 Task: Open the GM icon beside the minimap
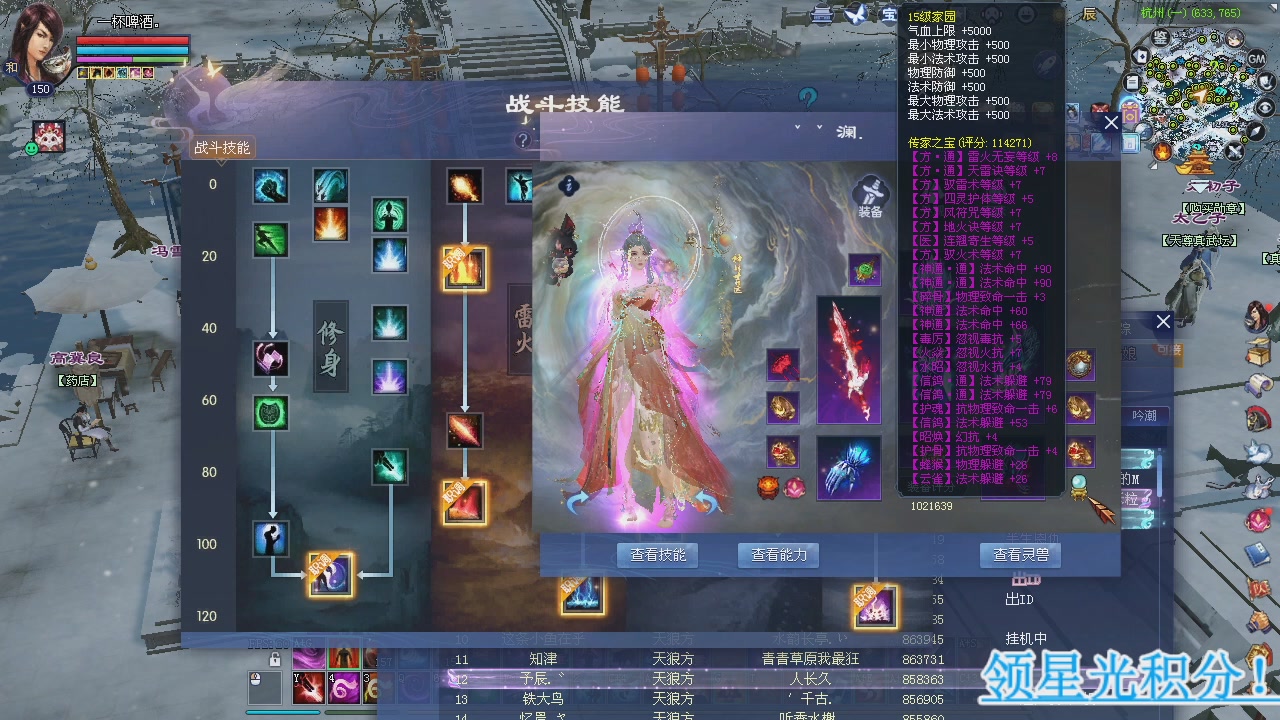pyautogui.click(x=1257, y=58)
